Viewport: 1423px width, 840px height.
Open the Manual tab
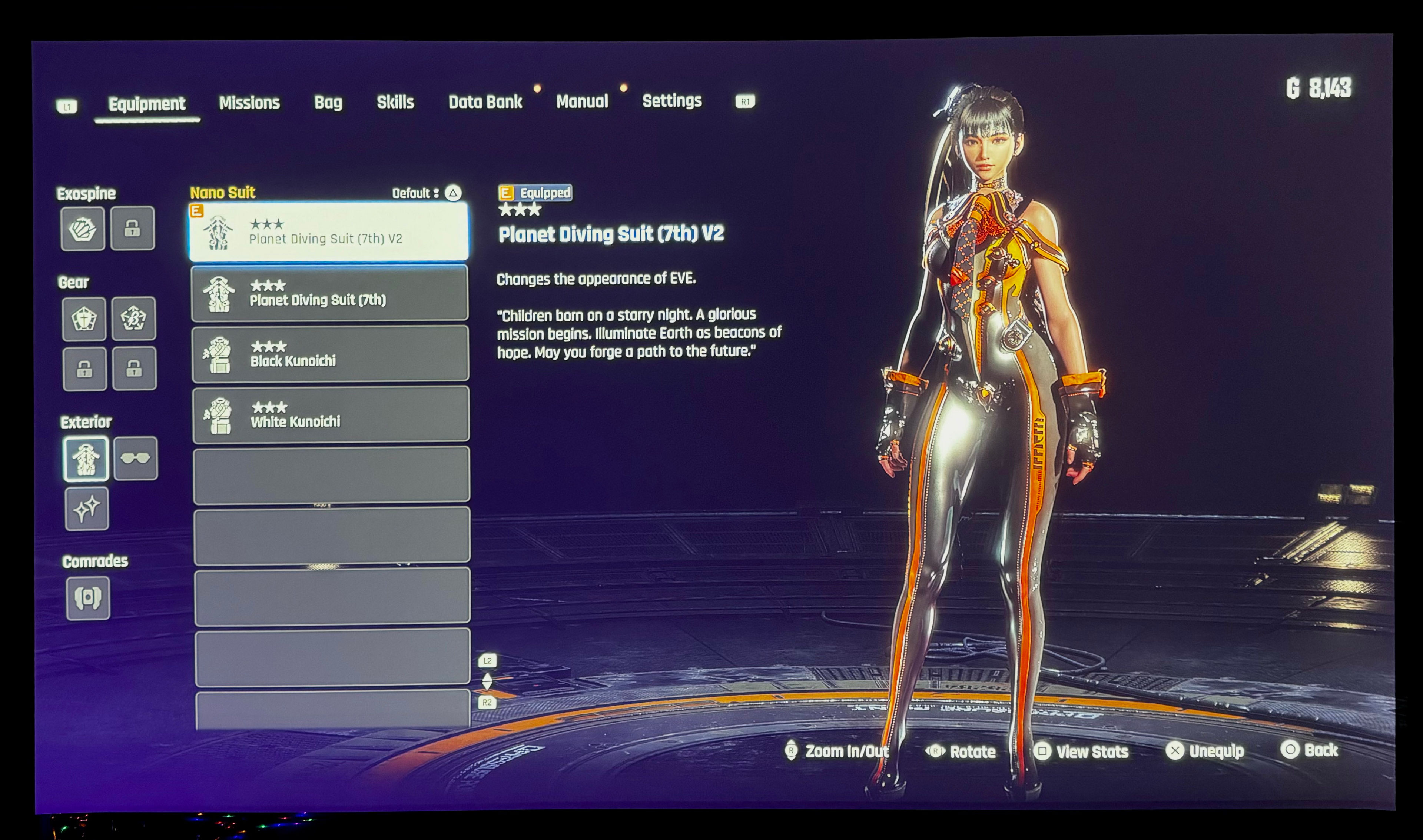581,102
